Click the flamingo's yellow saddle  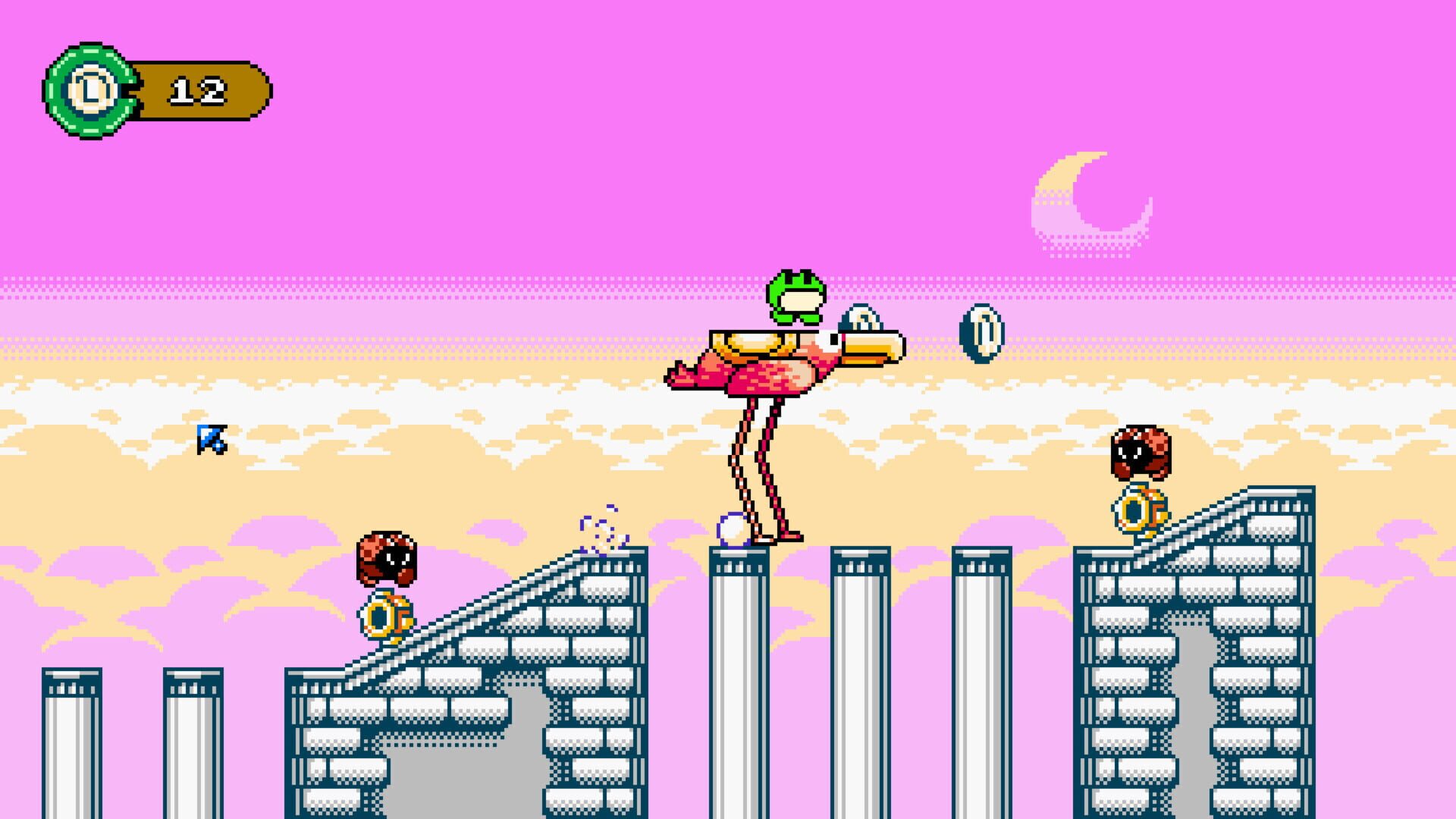point(751,345)
